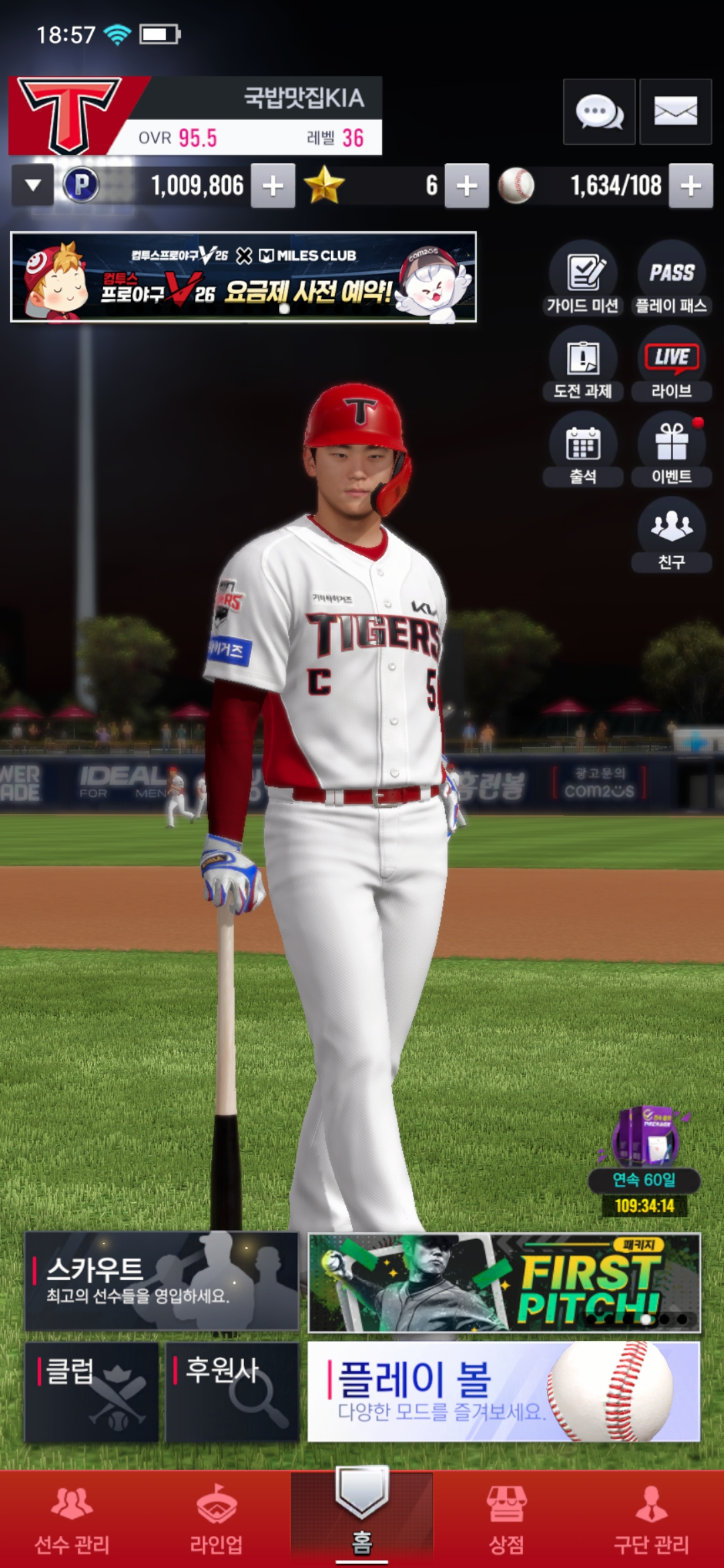
Task: Open 도전 과제 challenges
Action: [583, 365]
